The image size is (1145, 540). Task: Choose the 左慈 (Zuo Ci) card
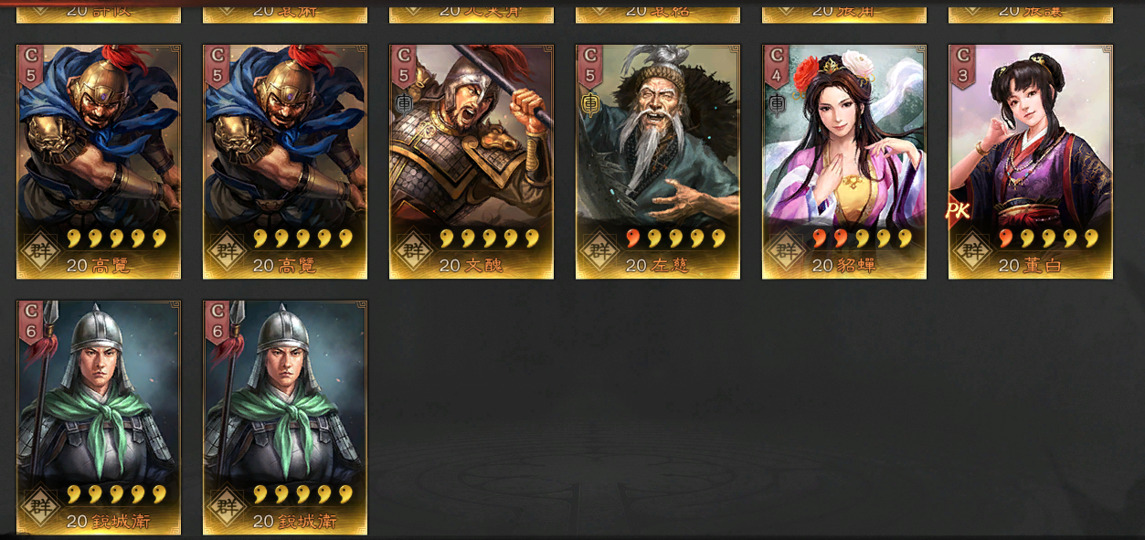pyautogui.click(x=658, y=161)
